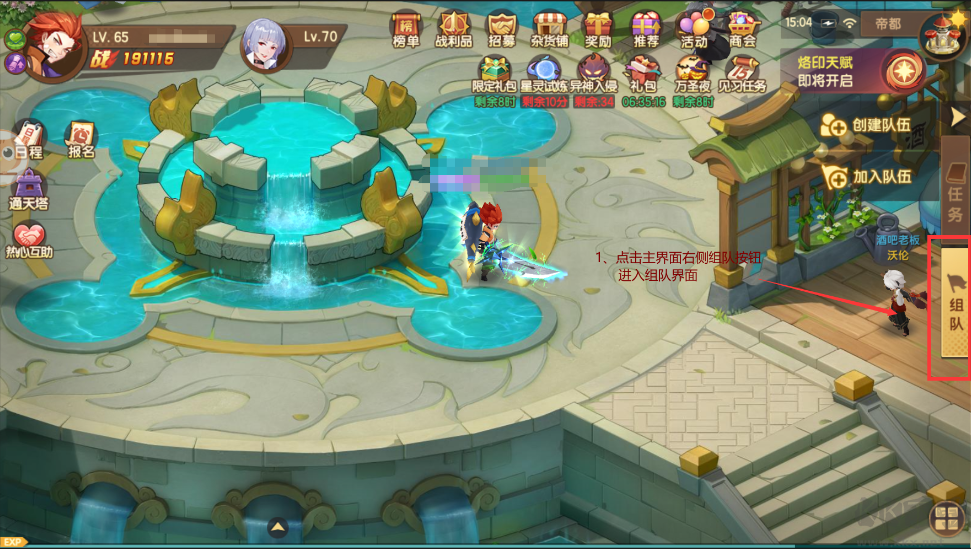This screenshot has height=549, width=971.
Task: Open the 招募 recruit menu
Action: click(502, 29)
